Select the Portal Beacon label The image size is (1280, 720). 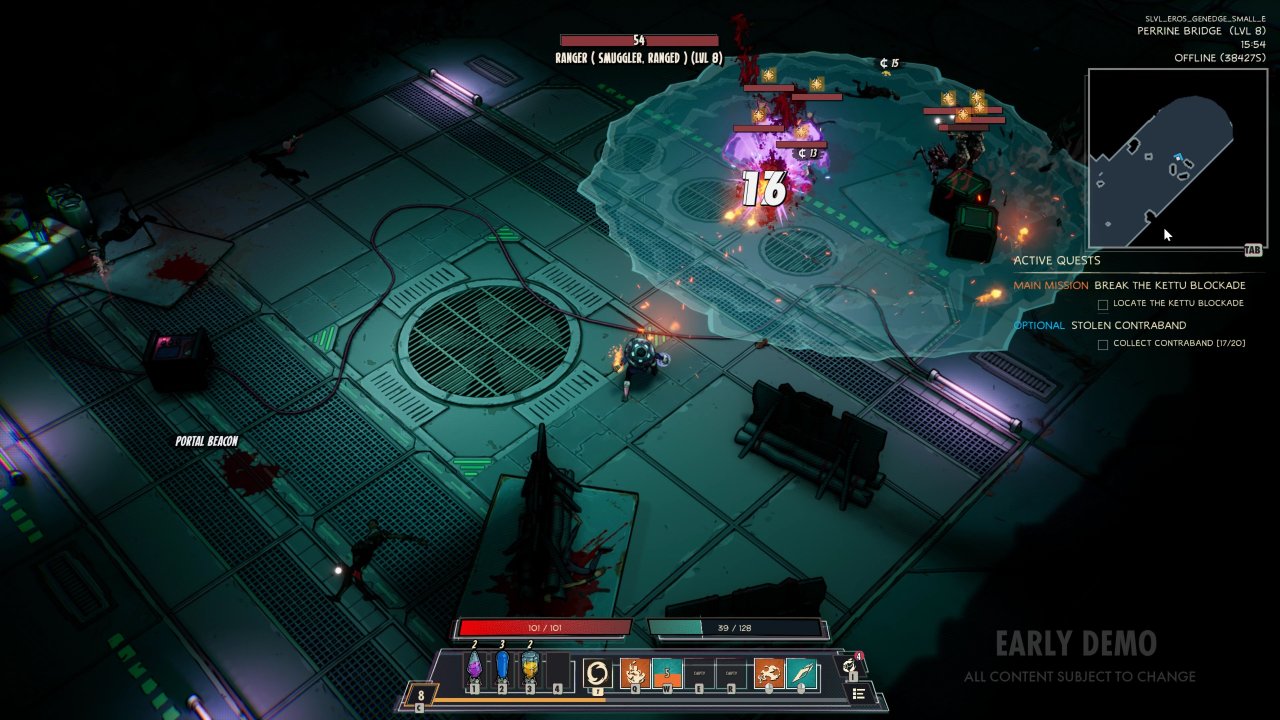click(207, 438)
